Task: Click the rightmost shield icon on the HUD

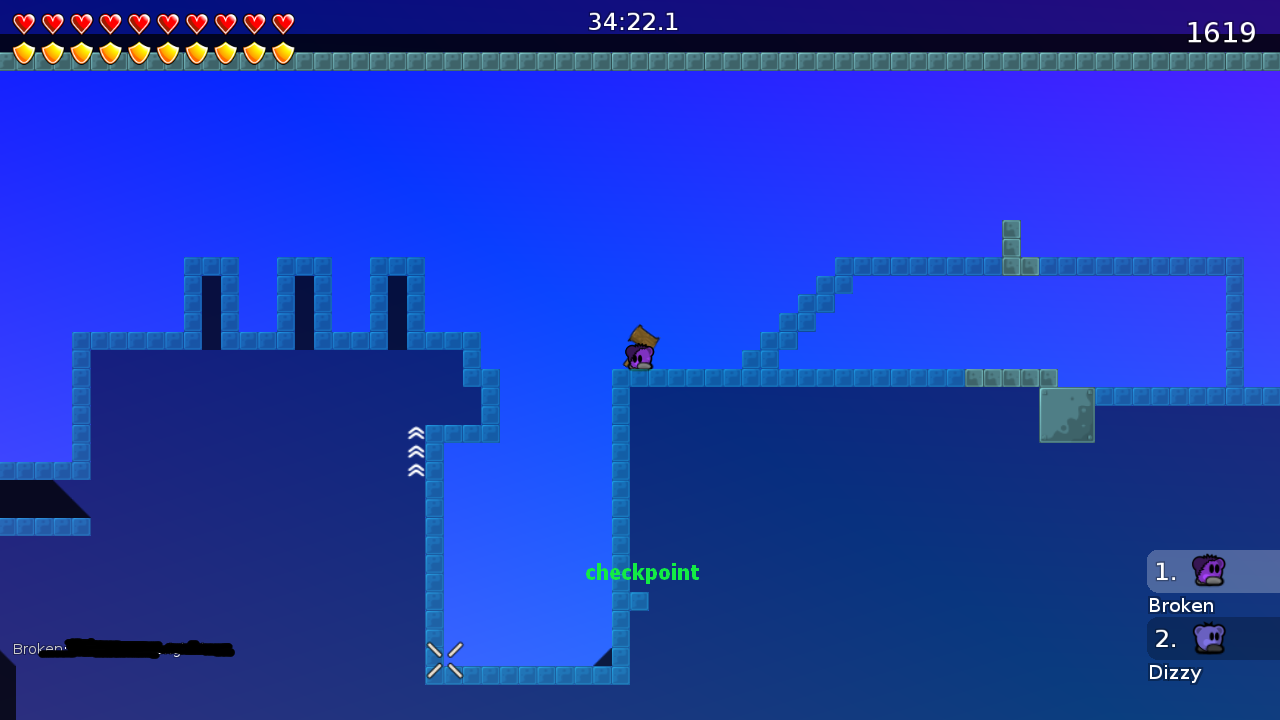Action: (x=285, y=51)
